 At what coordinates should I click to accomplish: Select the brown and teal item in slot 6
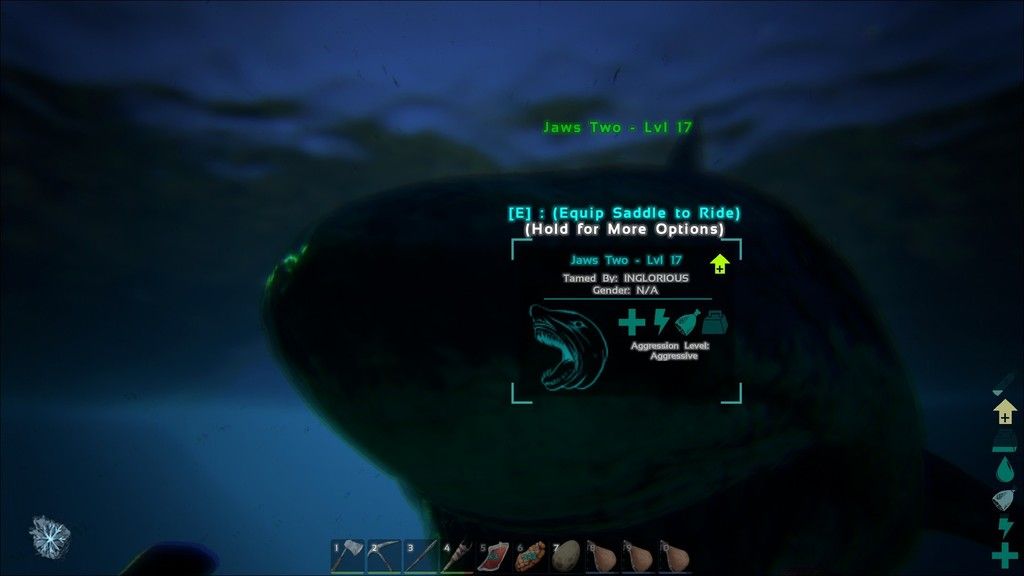[530, 556]
